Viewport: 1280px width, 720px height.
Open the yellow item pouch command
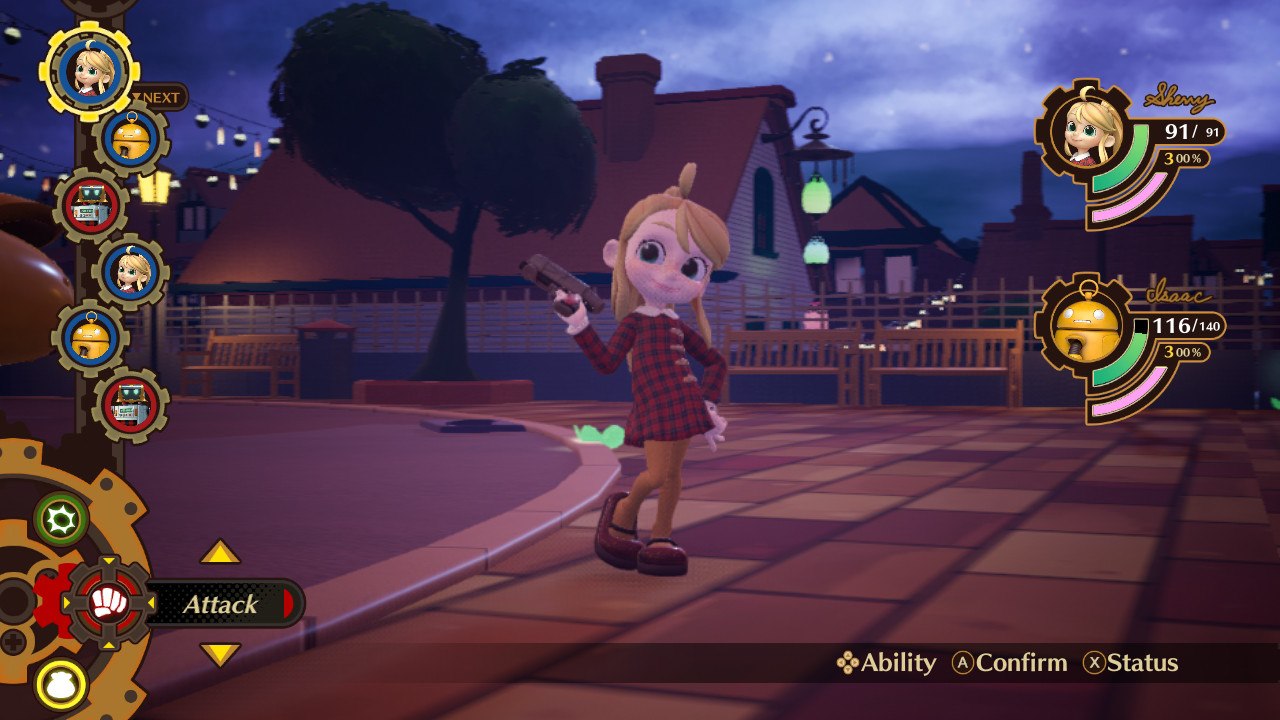(x=61, y=685)
